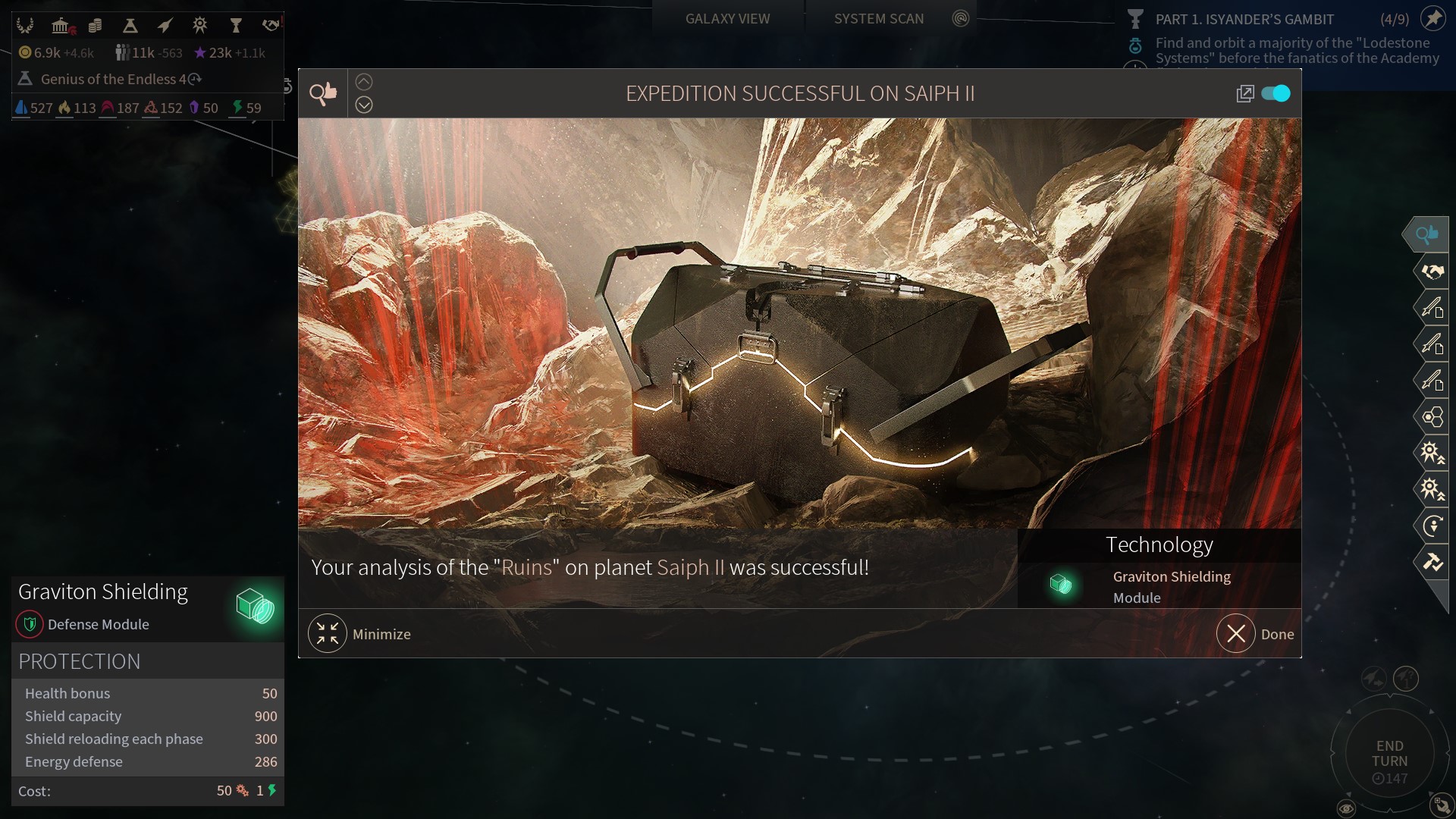Image resolution: width=1456 pixels, height=819 pixels.
Task: Go to the previous notification with the up arrow
Action: pyautogui.click(x=364, y=82)
